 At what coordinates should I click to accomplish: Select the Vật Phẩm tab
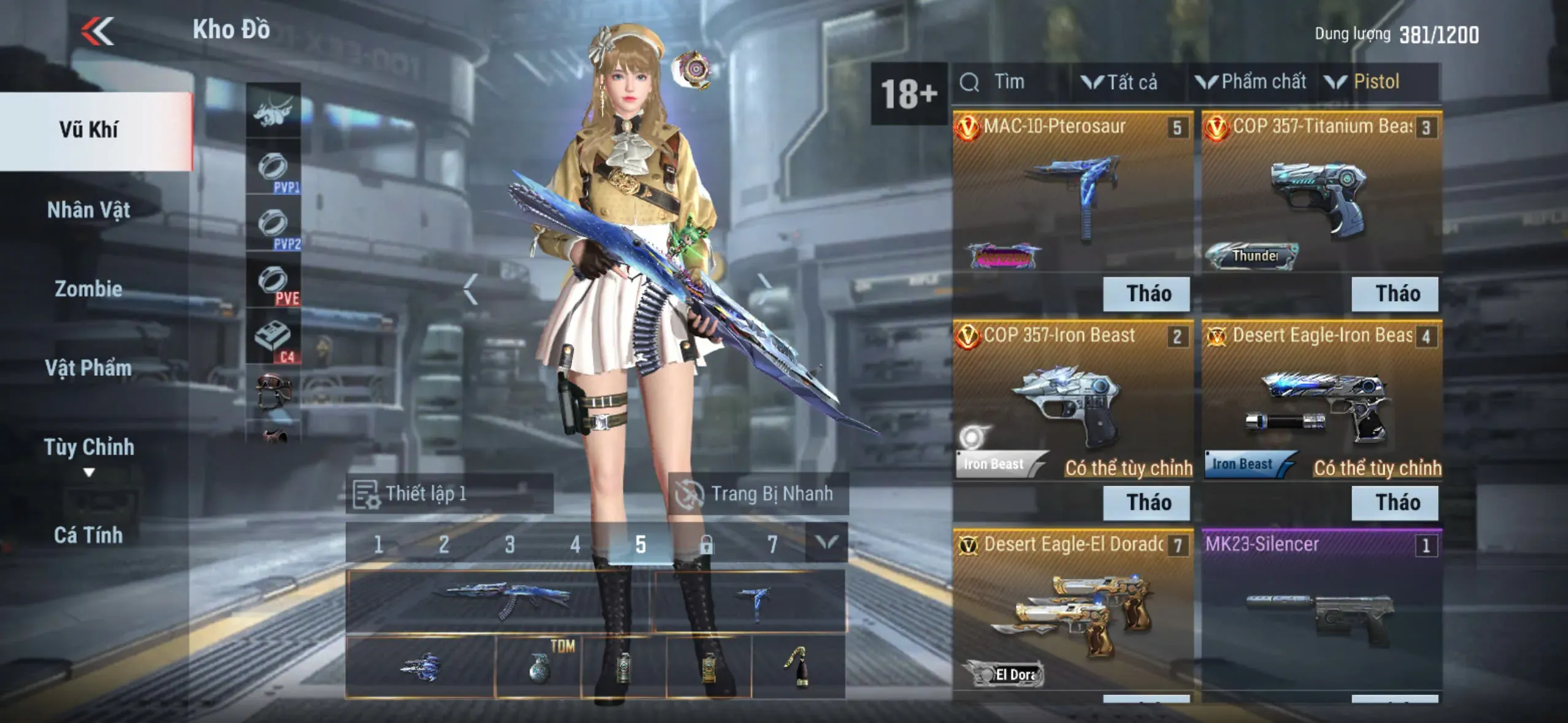tap(89, 368)
